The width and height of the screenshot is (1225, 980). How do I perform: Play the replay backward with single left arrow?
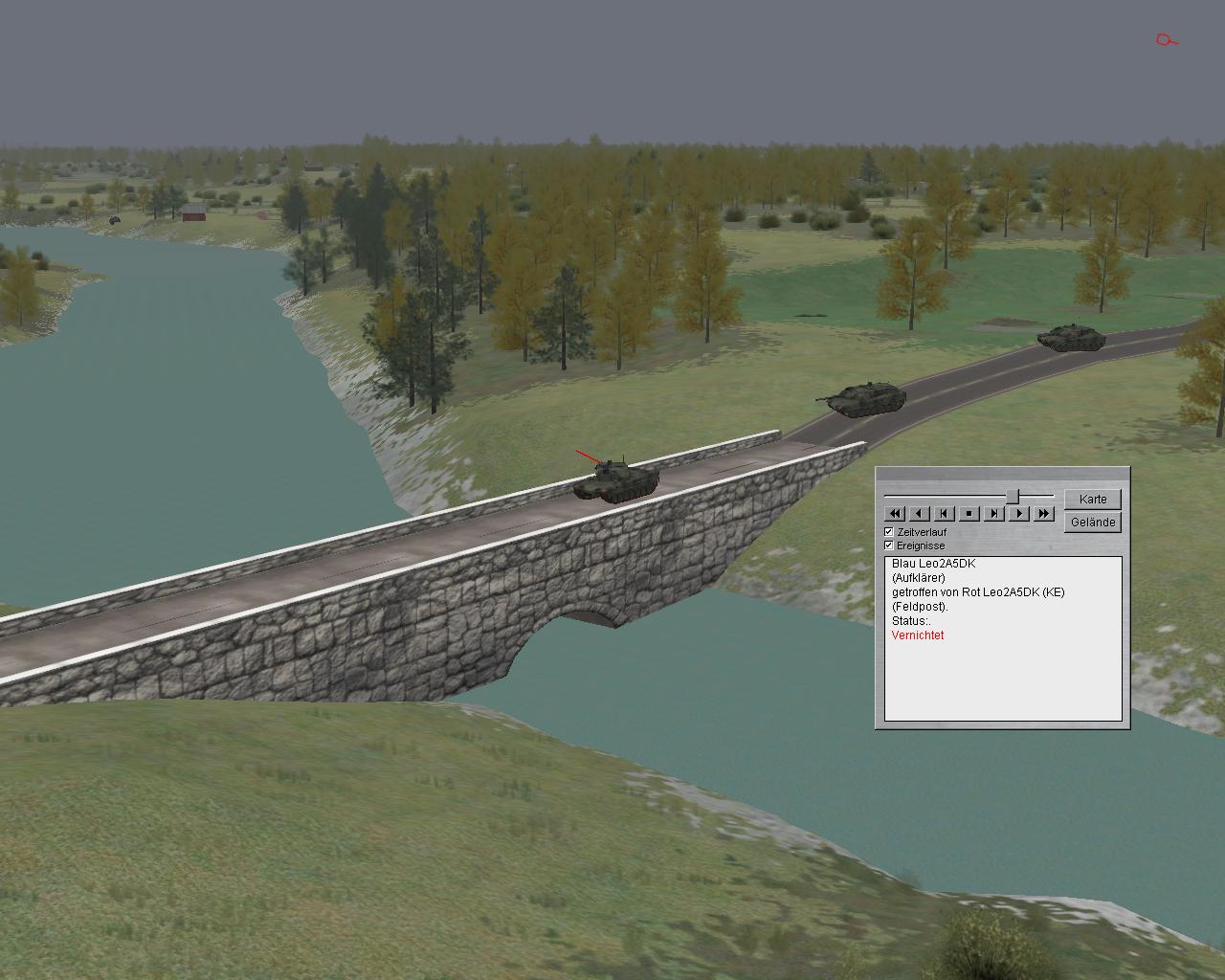click(919, 514)
